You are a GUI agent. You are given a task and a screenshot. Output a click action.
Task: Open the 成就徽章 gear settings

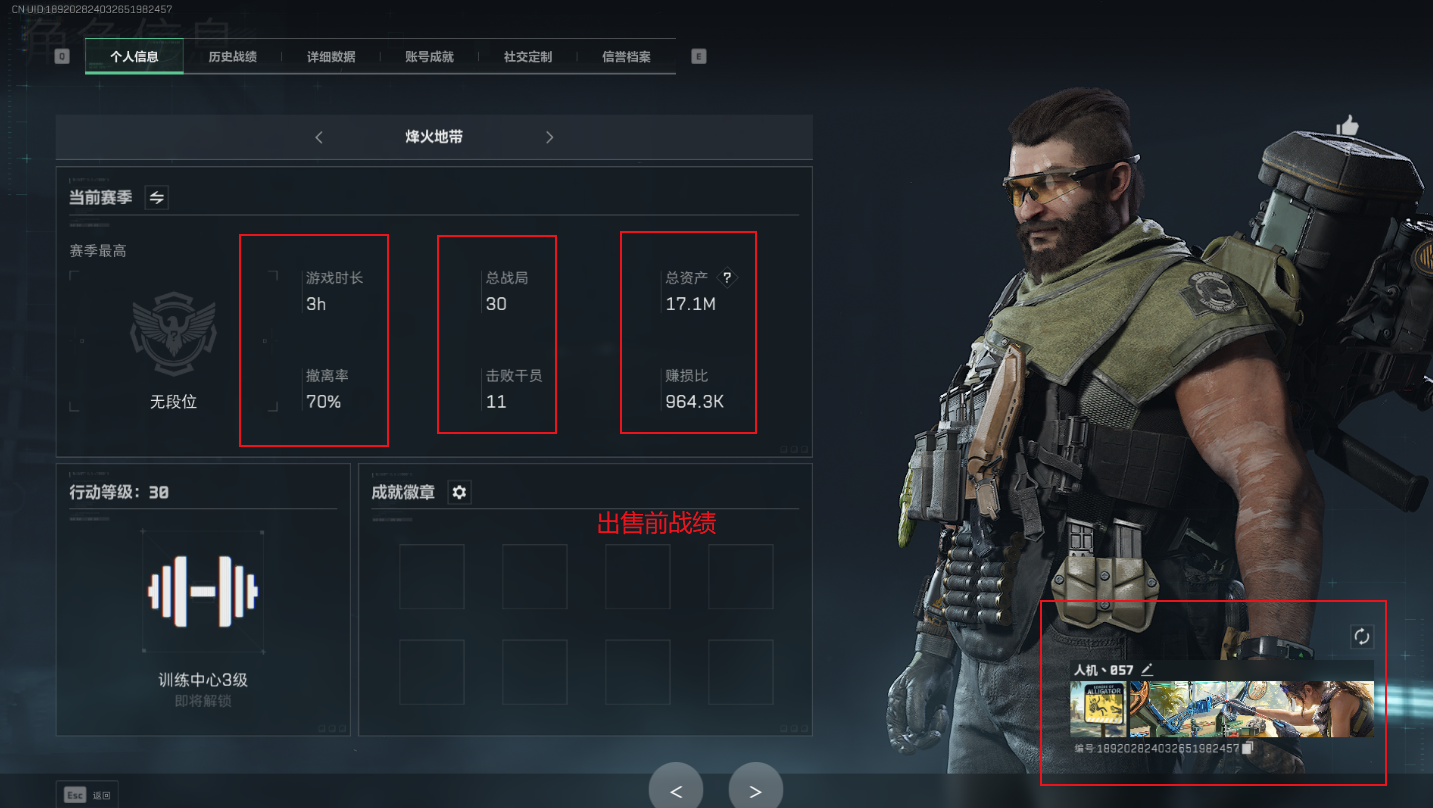459,492
